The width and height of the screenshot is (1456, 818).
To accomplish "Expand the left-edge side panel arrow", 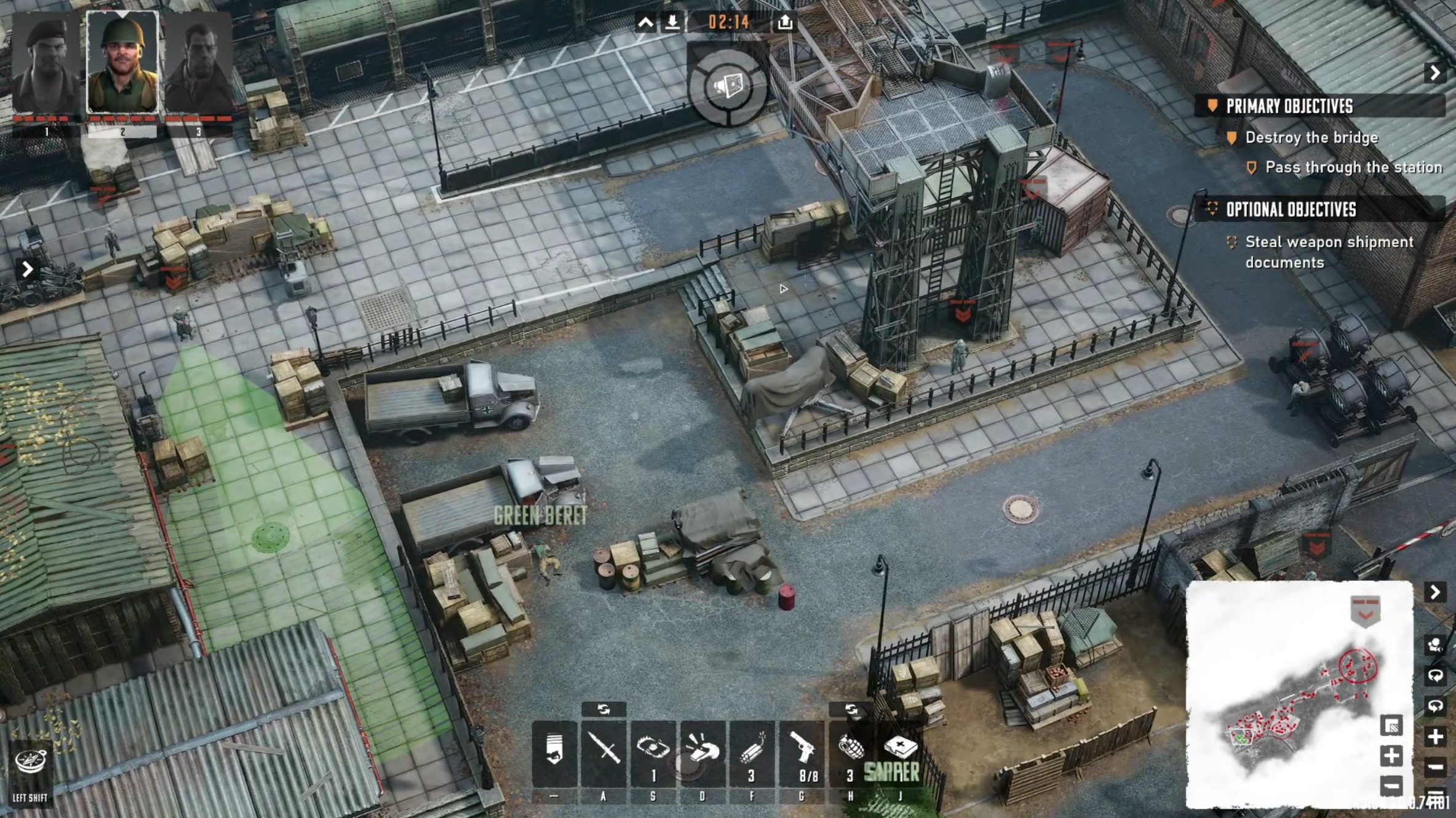I will [27, 269].
